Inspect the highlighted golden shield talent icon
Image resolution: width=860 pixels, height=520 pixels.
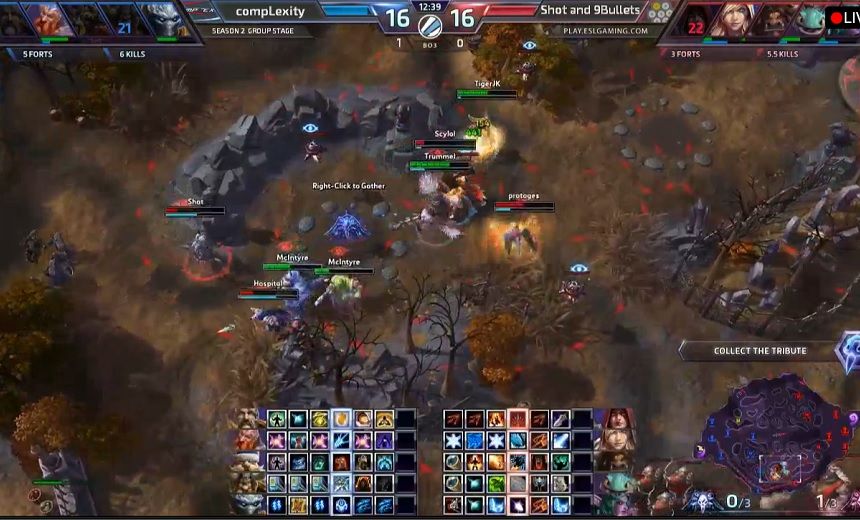[341, 419]
